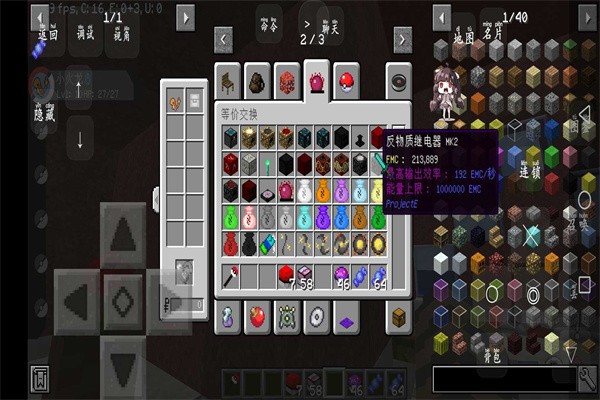The image size is (600, 400).
Task: Go to previous creative tab page
Action: click(x=223, y=39)
